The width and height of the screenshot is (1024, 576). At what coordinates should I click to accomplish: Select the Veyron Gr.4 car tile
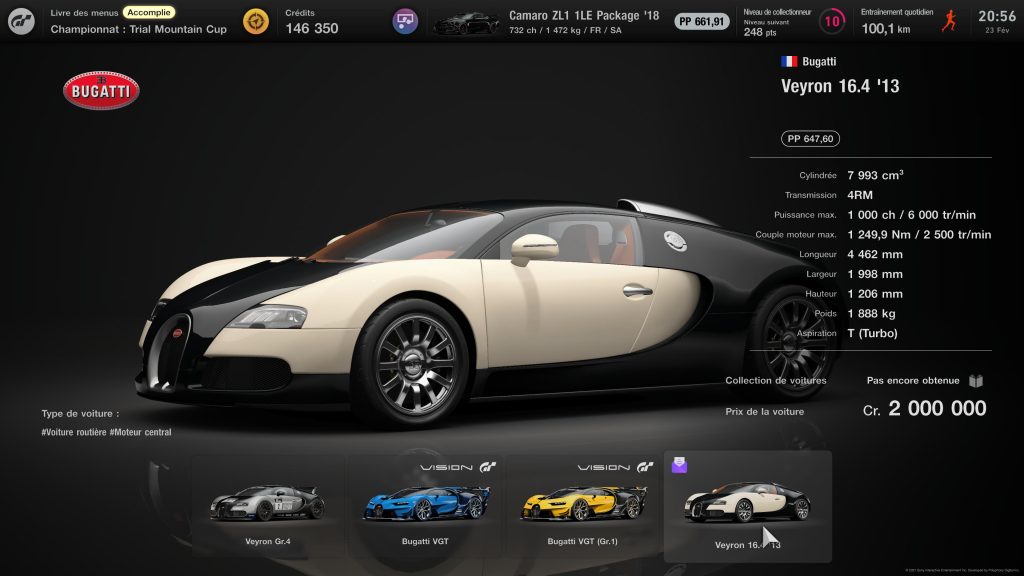point(266,505)
